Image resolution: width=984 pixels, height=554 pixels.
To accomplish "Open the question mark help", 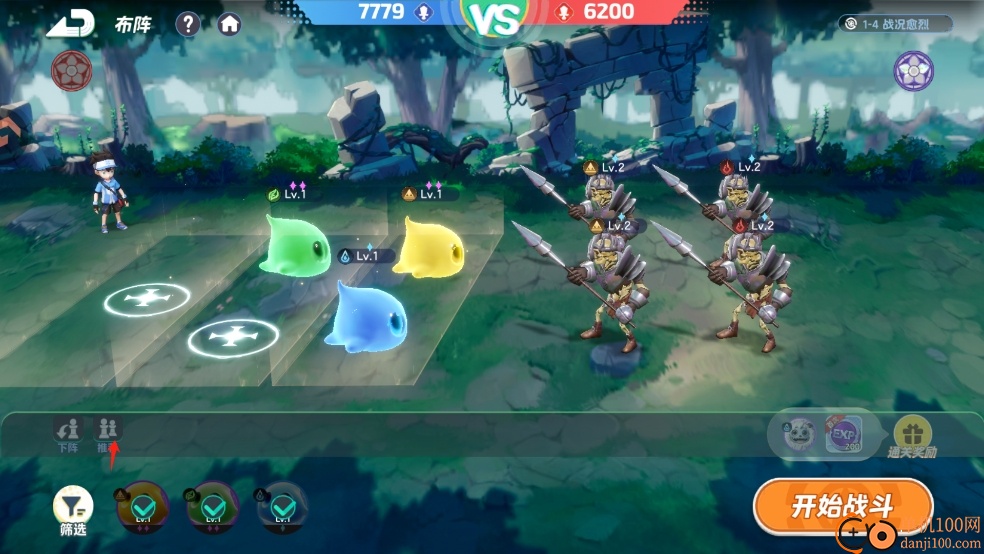I will click(188, 24).
